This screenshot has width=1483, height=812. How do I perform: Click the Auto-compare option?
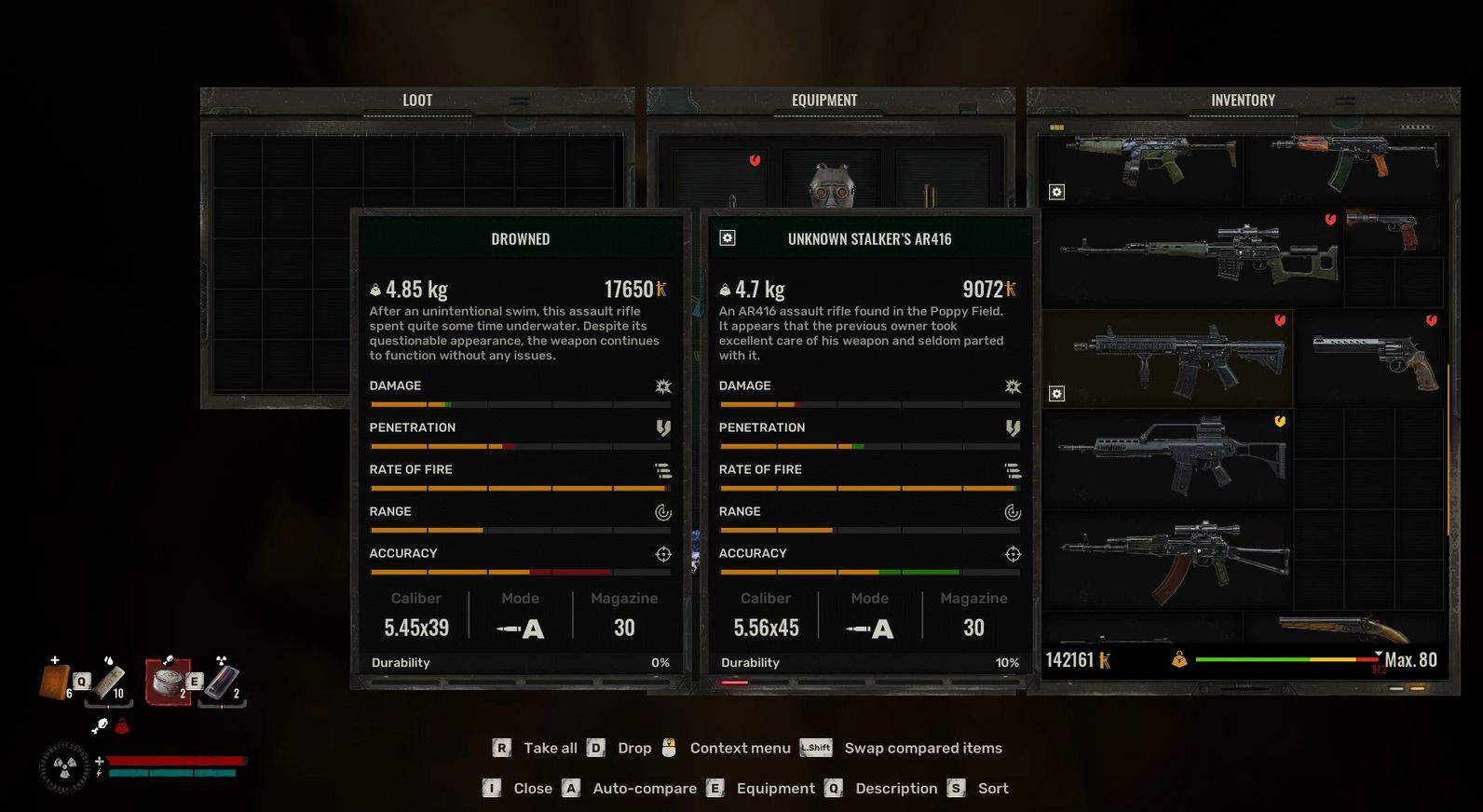644,788
